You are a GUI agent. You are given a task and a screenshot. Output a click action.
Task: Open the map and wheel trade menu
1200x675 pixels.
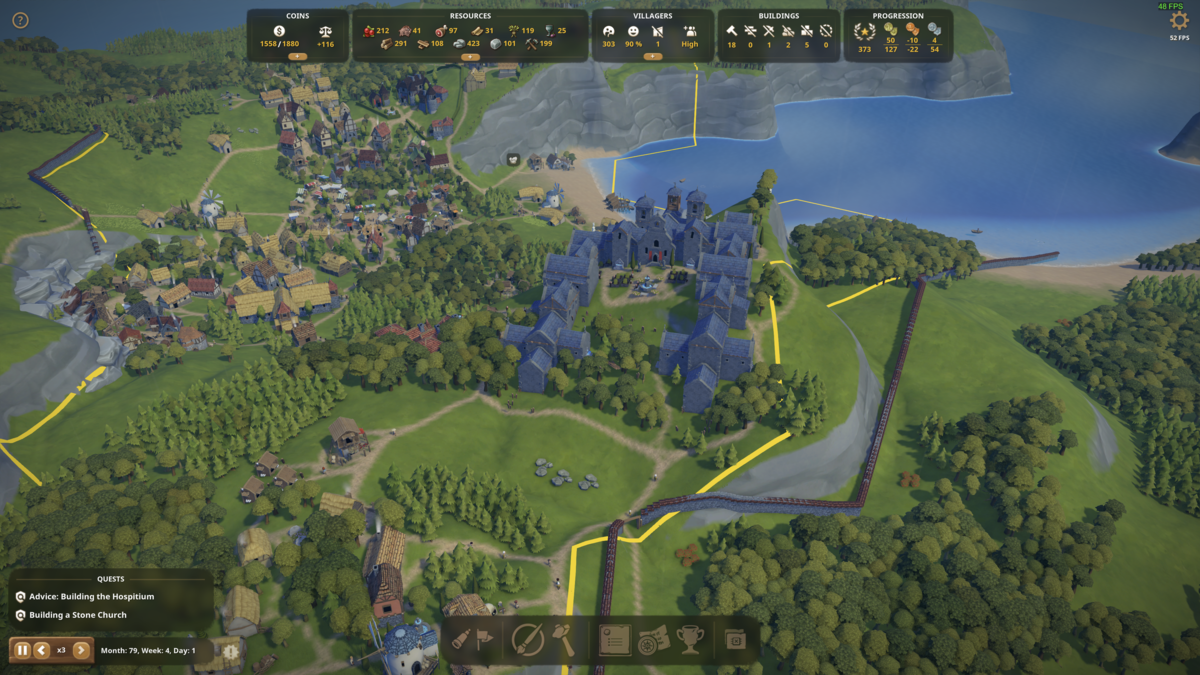click(x=652, y=639)
